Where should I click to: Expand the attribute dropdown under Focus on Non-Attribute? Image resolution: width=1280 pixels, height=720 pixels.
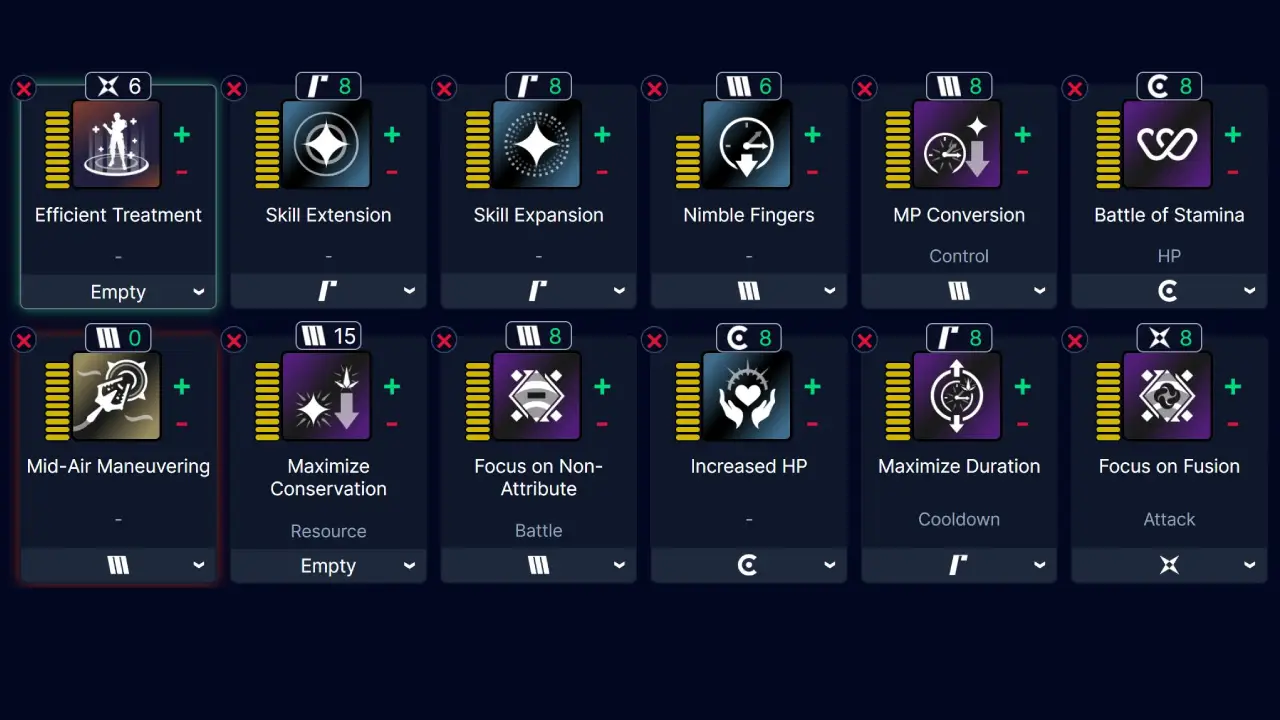(538, 565)
